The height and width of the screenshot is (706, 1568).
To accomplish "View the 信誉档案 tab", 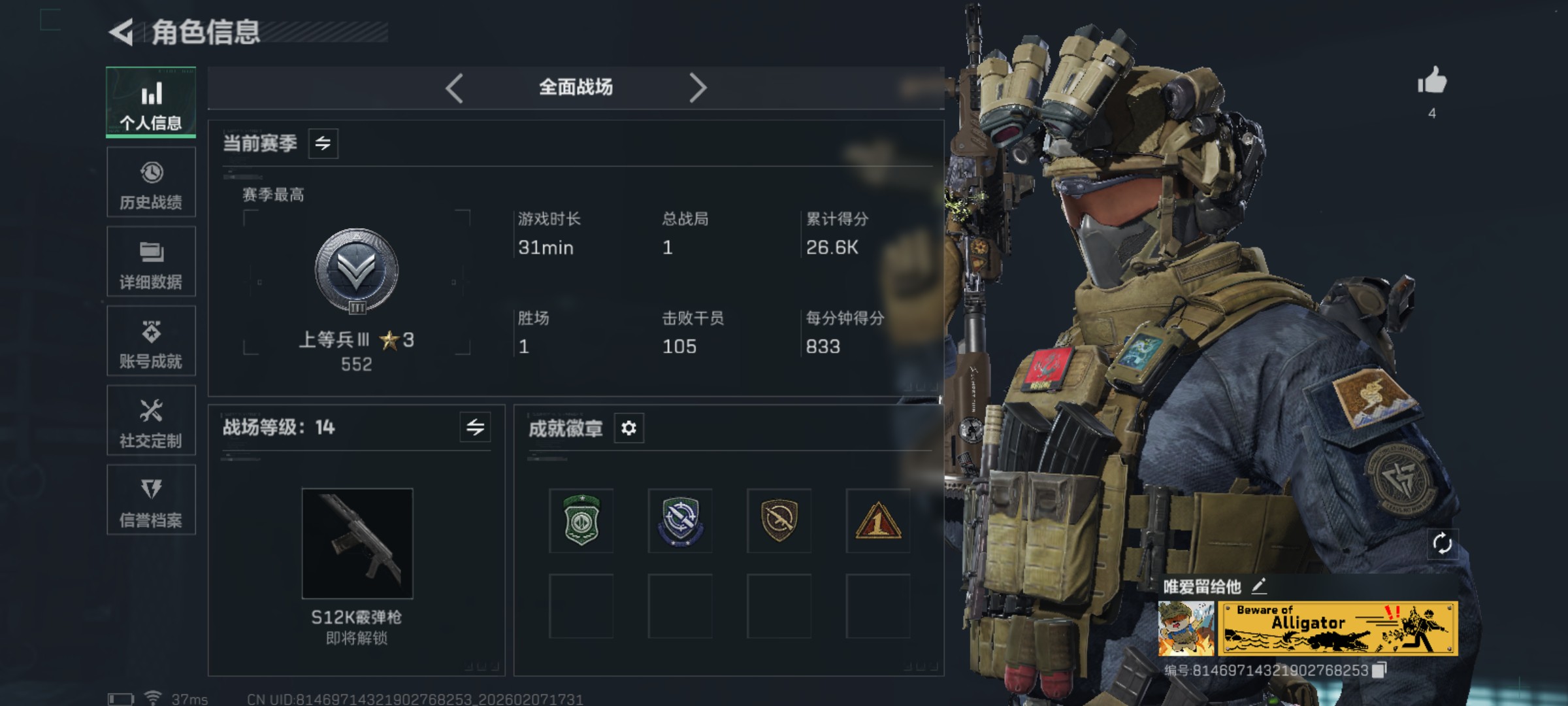I will (x=151, y=501).
